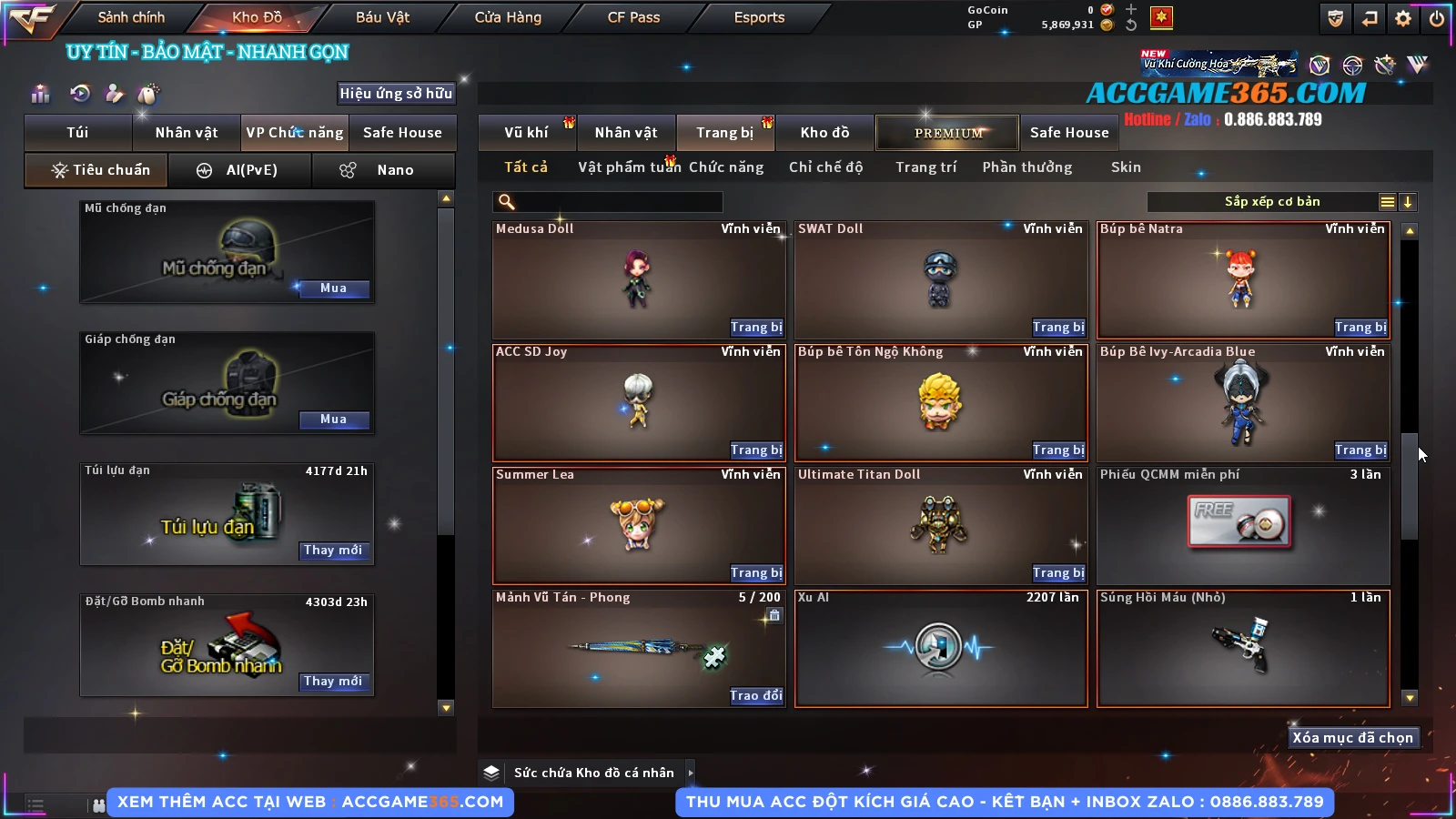Image resolution: width=1456 pixels, height=819 pixels.
Task: Click Xóa mục đã chọn button
Action: click(1352, 738)
